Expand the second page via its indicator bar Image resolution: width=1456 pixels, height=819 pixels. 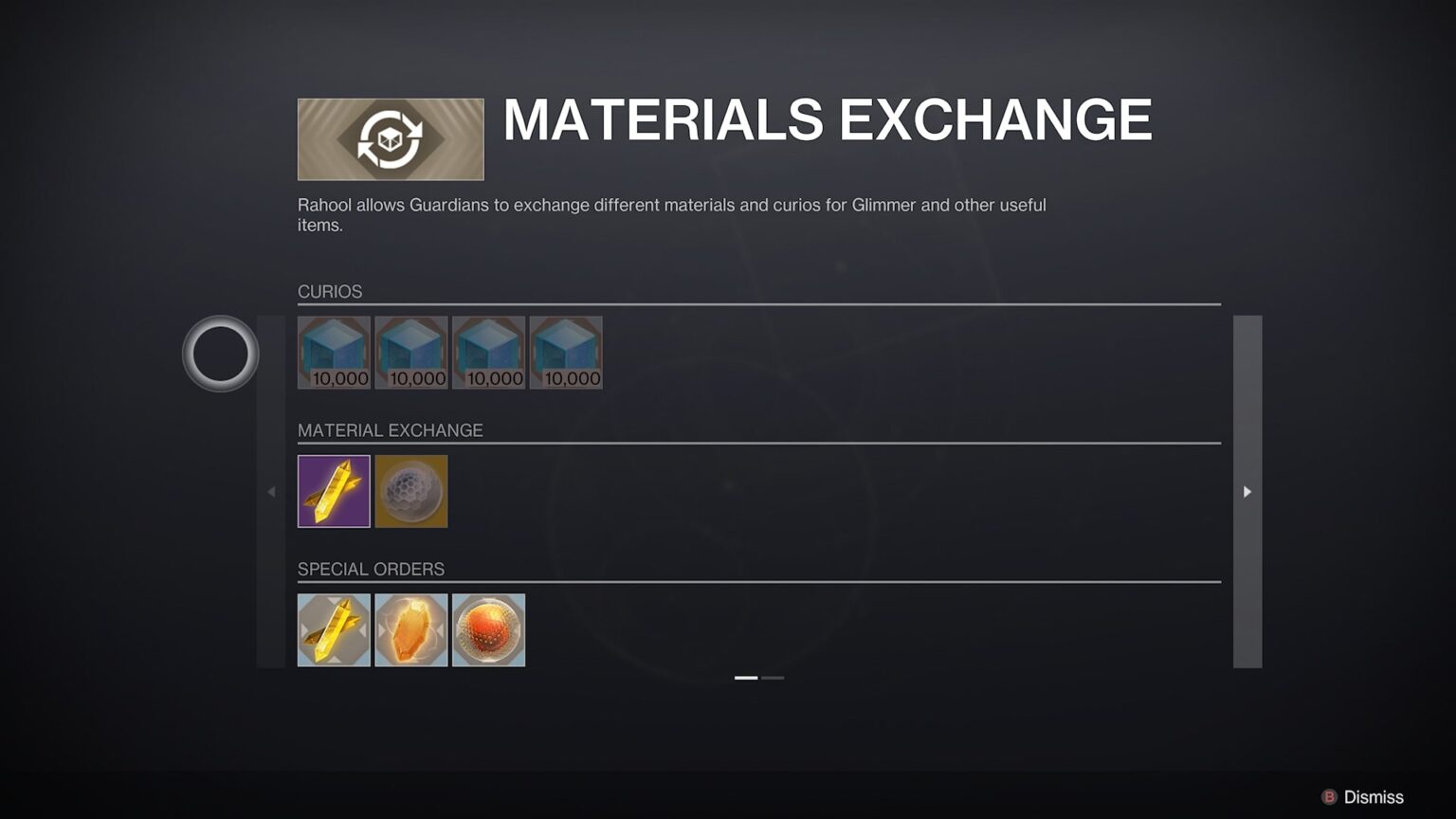773,678
